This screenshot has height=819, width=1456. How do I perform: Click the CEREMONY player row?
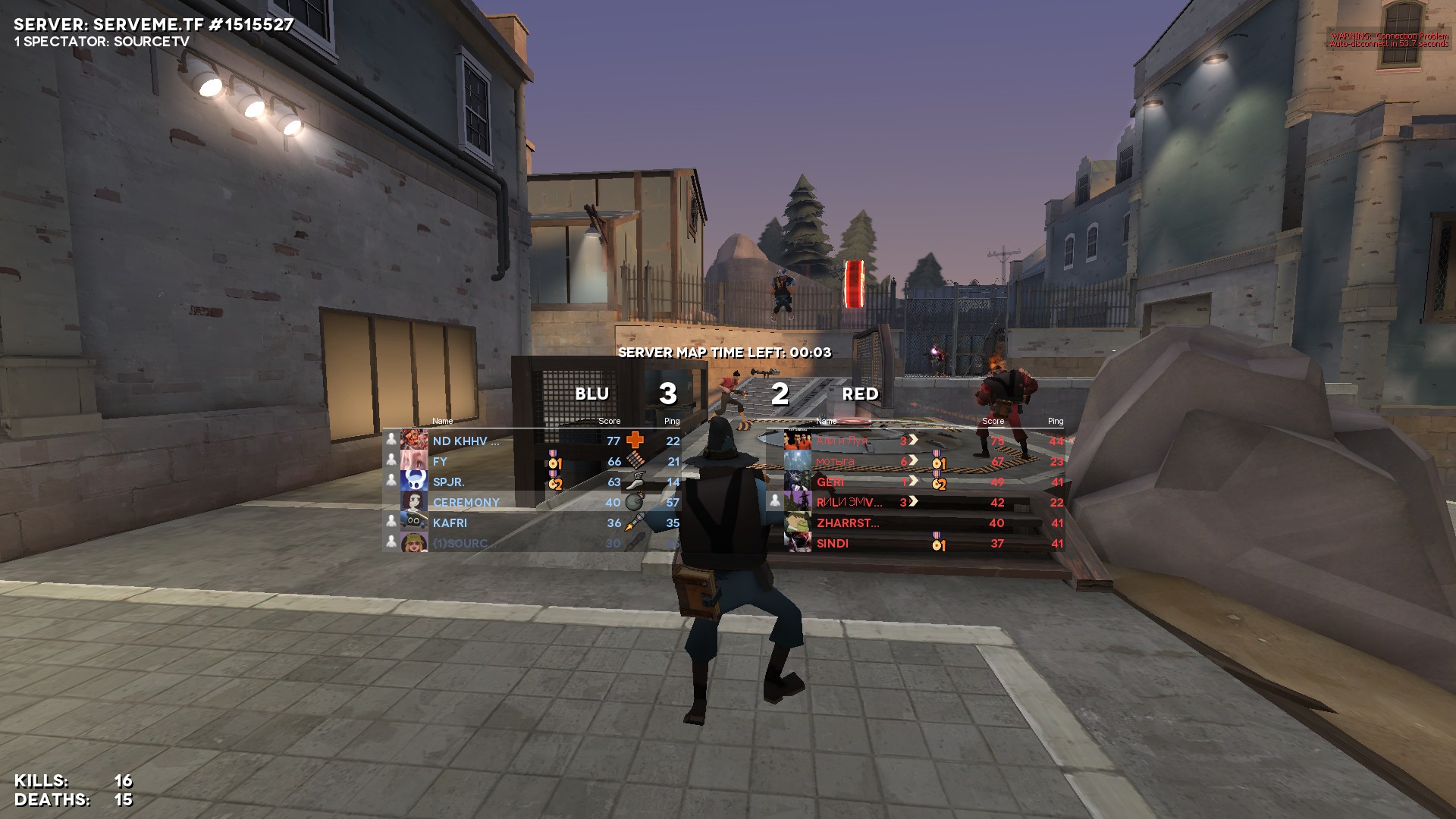coord(466,502)
